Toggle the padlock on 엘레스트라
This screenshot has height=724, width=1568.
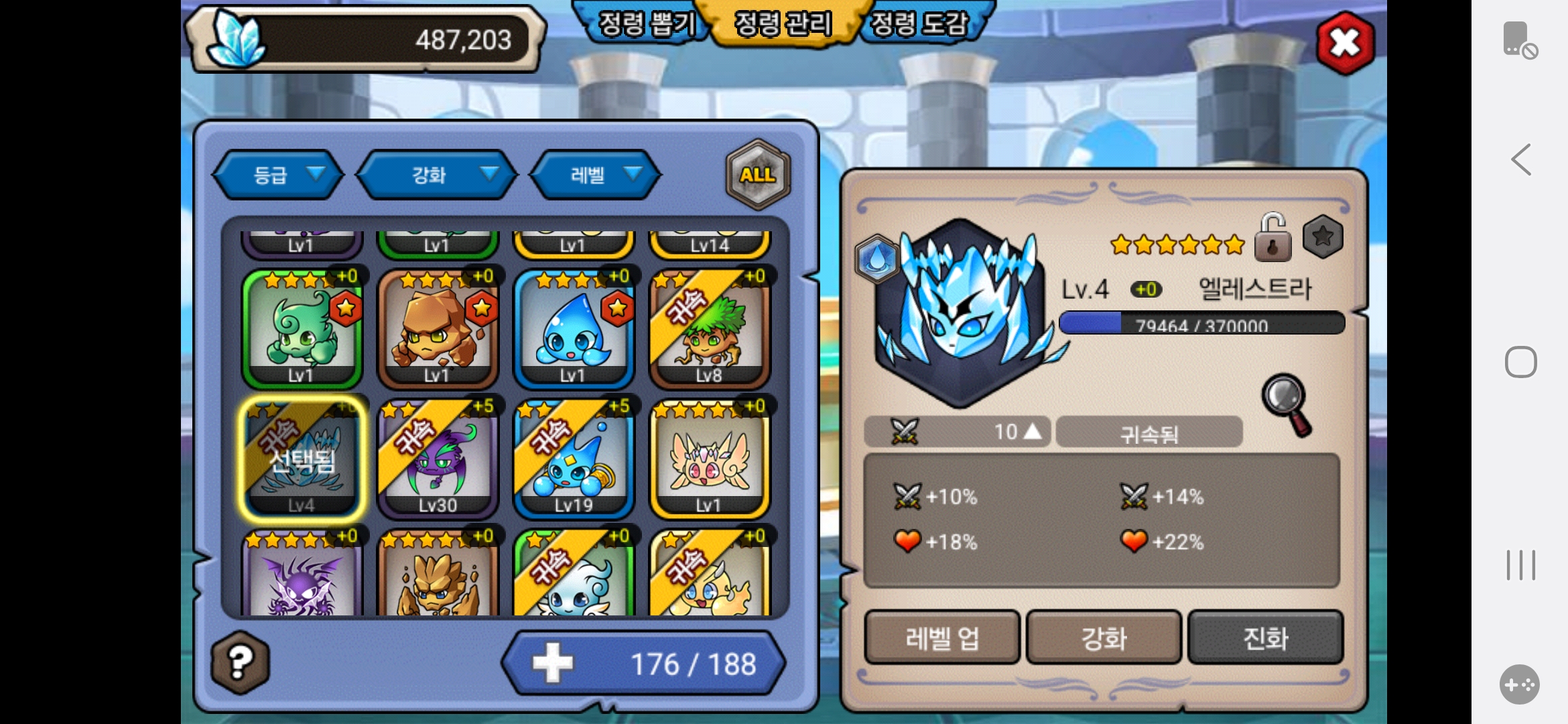[1272, 238]
